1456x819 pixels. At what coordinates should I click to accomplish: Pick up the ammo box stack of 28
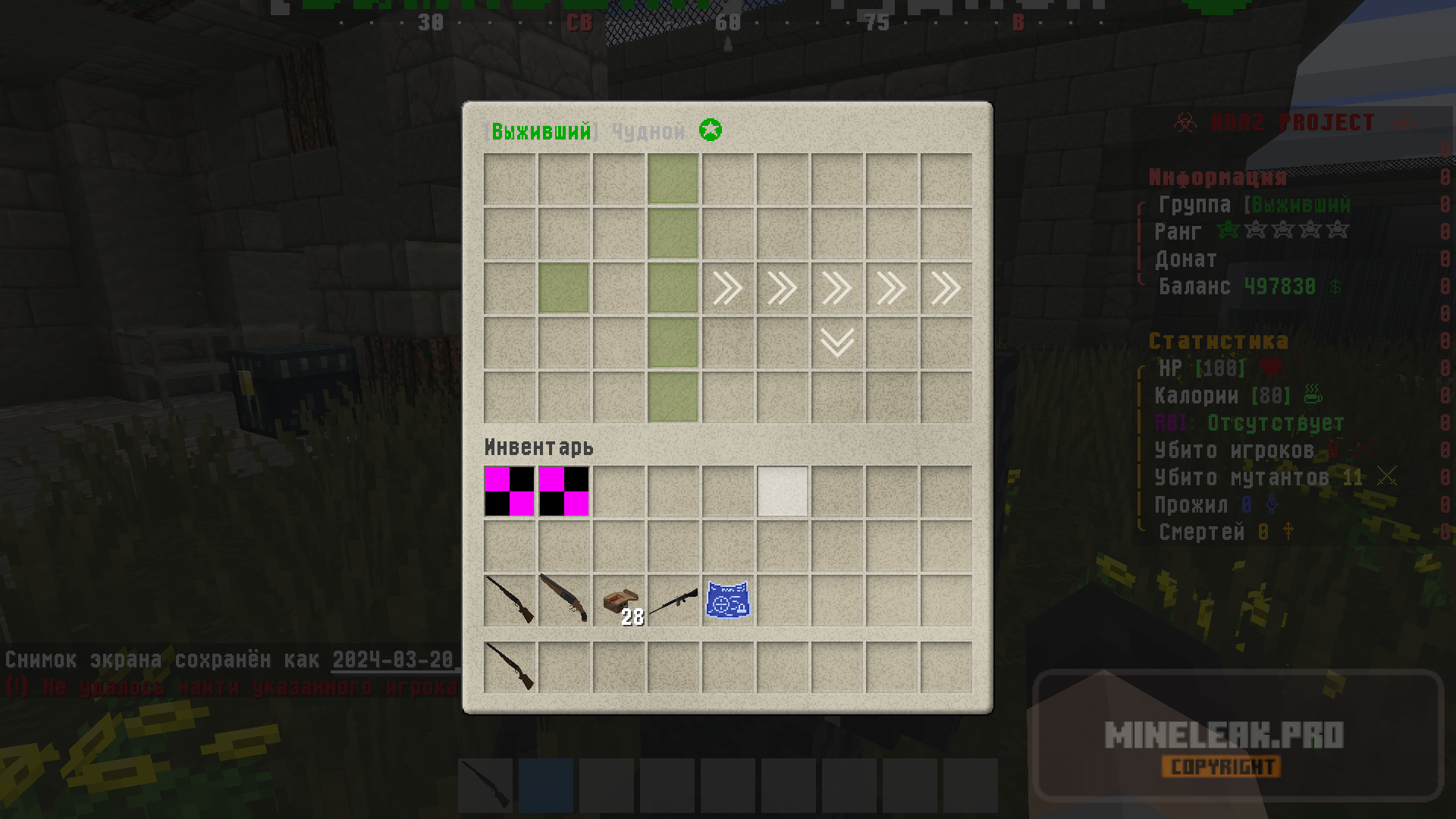click(x=619, y=600)
